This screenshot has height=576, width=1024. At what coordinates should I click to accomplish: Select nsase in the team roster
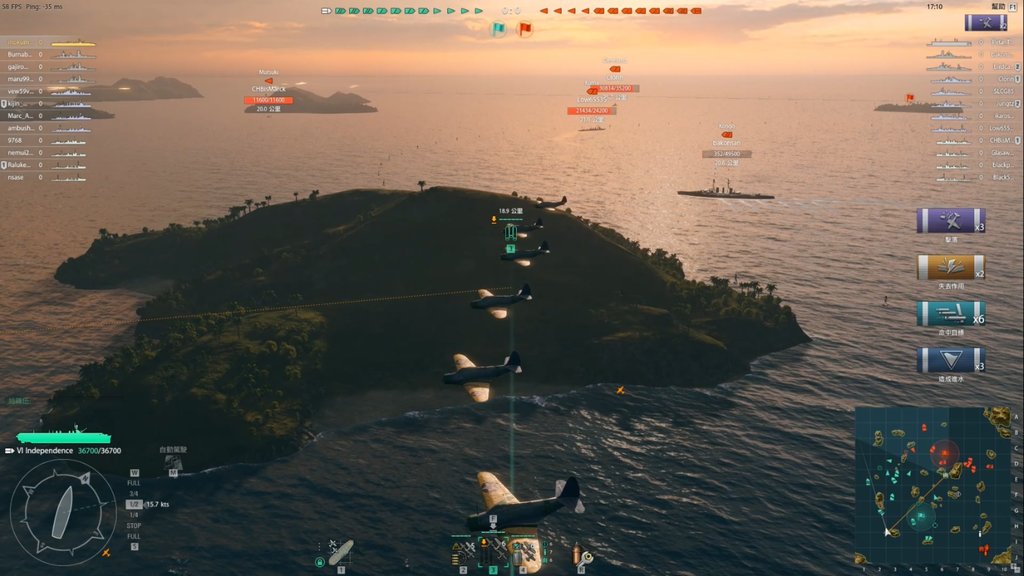tap(18, 177)
